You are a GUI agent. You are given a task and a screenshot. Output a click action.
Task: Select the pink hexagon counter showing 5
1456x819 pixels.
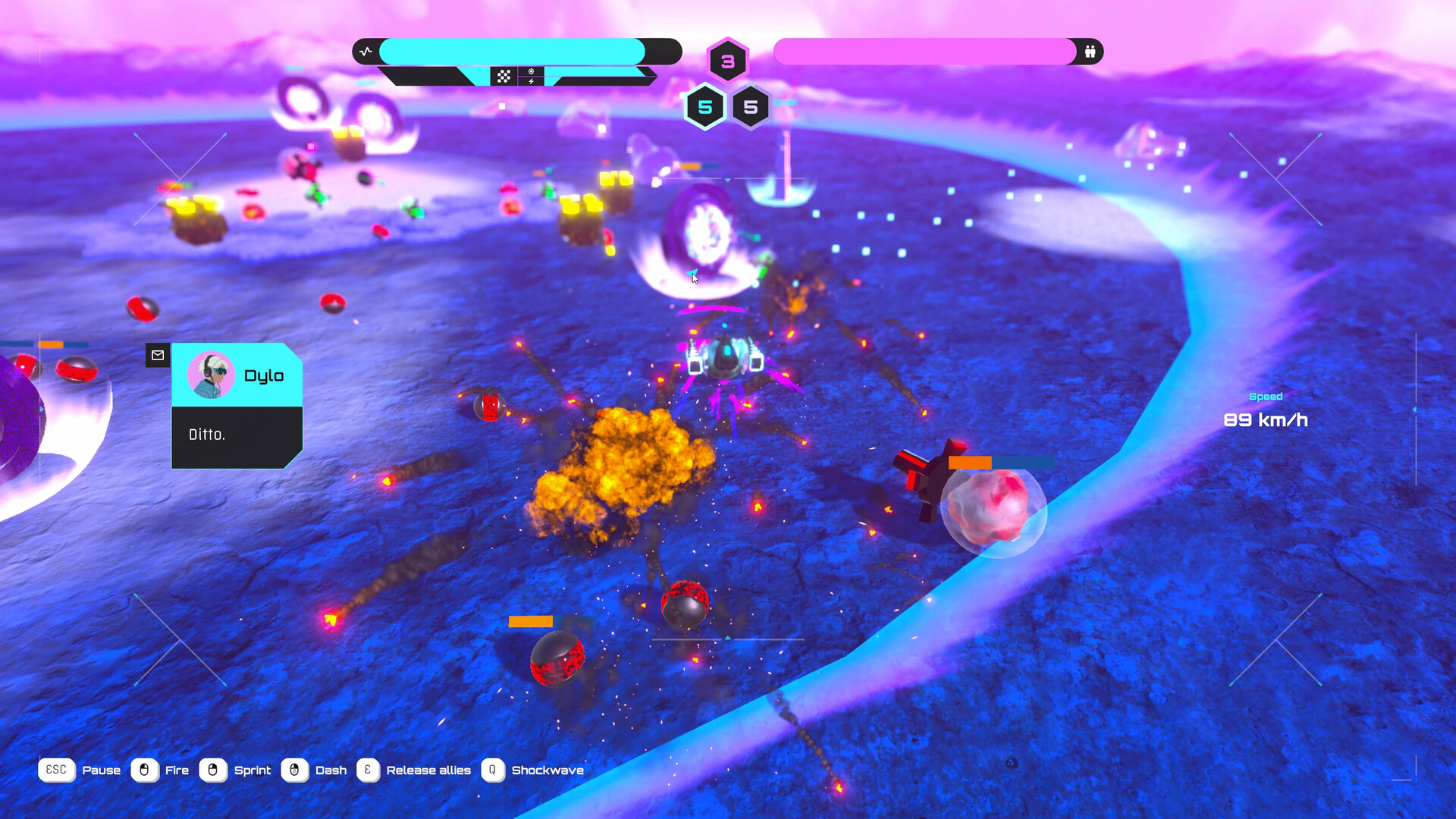point(751,108)
